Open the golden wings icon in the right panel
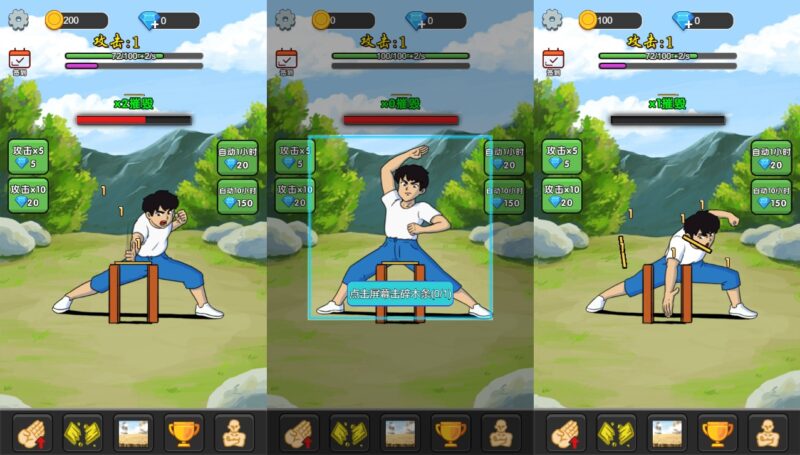 [x=617, y=432]
